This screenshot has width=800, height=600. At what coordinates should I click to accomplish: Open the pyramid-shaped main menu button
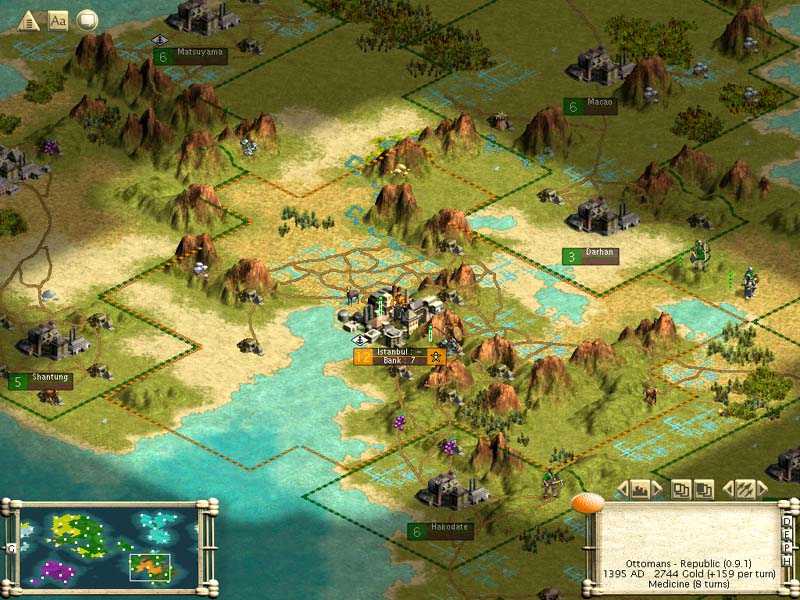pyautogui.click(x=29, y=20)
